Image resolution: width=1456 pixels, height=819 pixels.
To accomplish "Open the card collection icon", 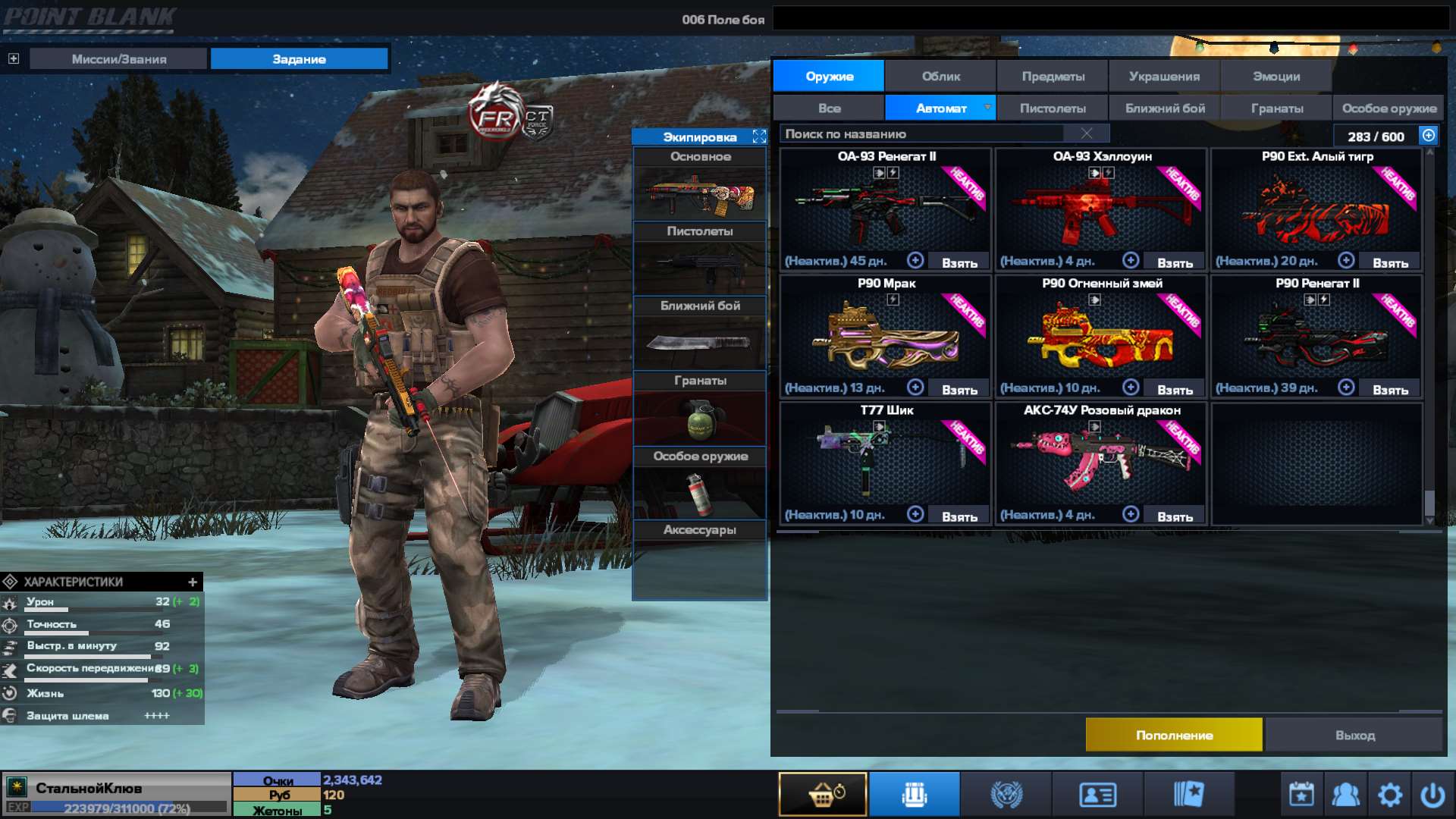I will 1189,793.
